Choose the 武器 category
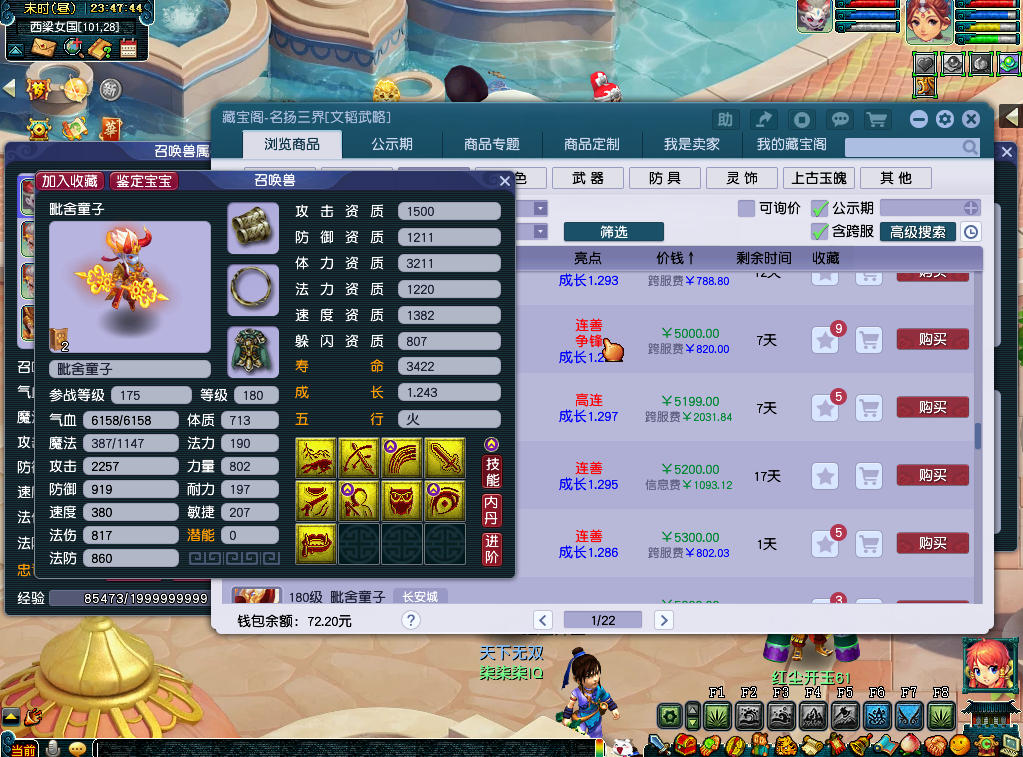 click(588, 178)
